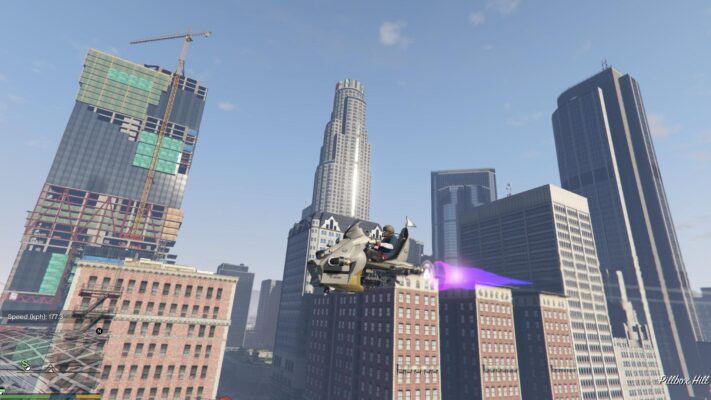Click the player arrow on the minimap
Screen dimensions: 711x400
click(x=50, y=368)
